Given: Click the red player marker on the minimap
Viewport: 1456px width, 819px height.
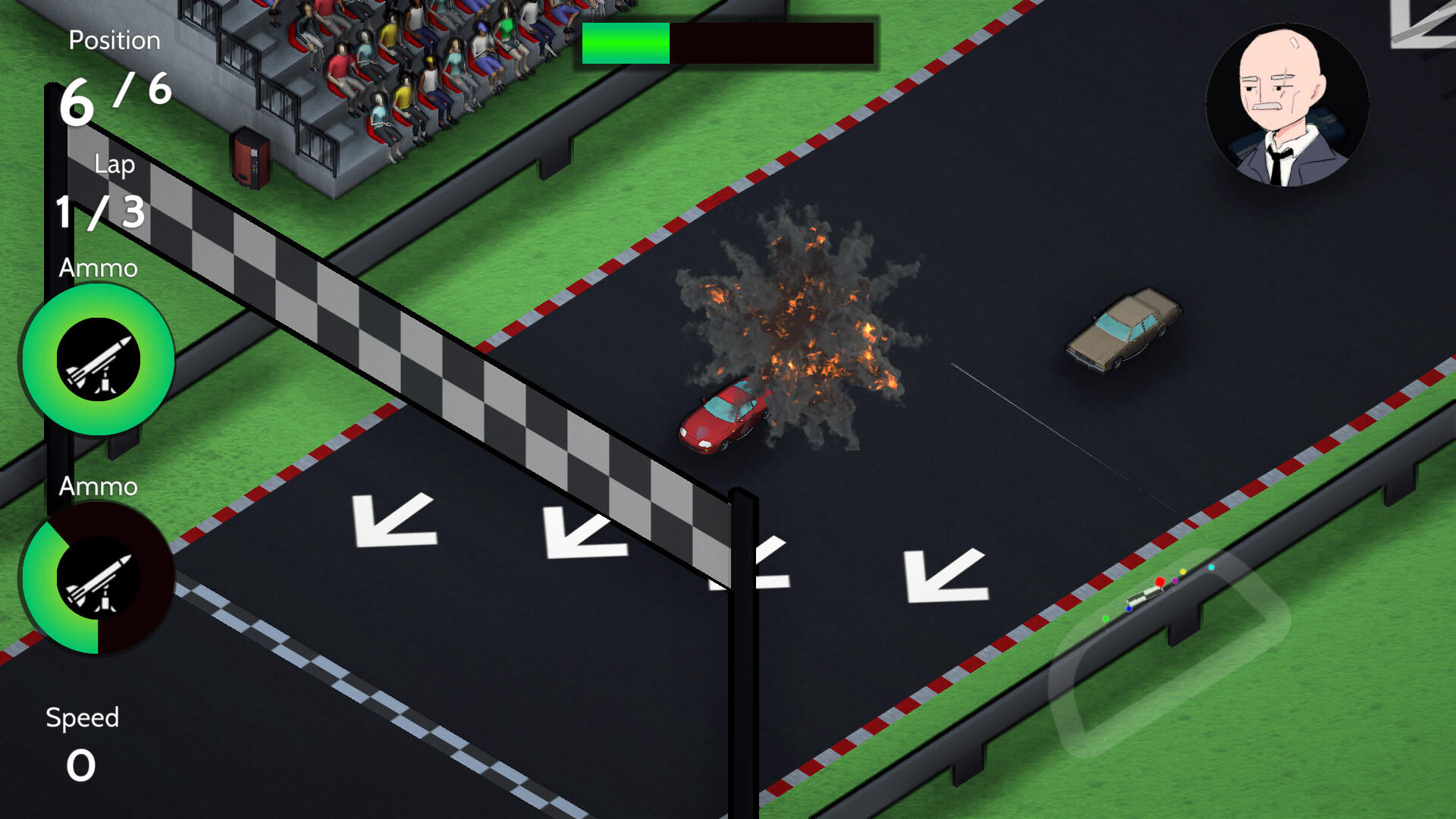Looking at the screenshot, I should 1159,582.
